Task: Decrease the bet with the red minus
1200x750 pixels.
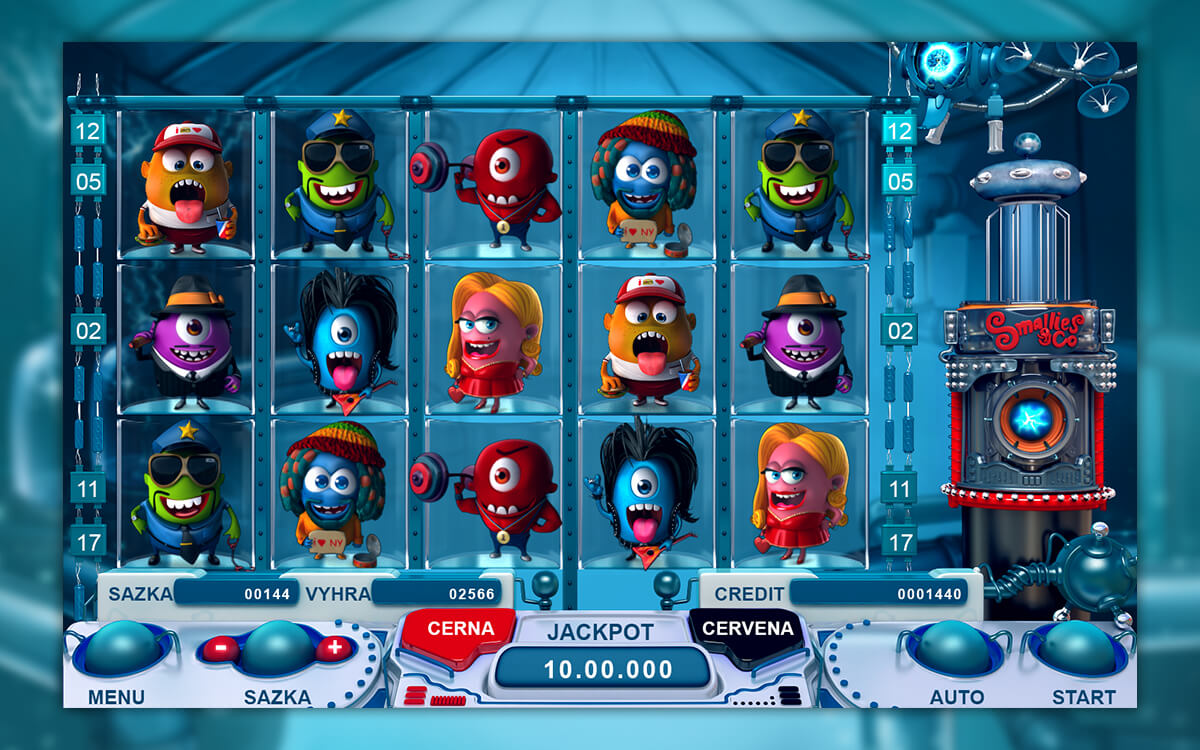Action: (219, 648)
